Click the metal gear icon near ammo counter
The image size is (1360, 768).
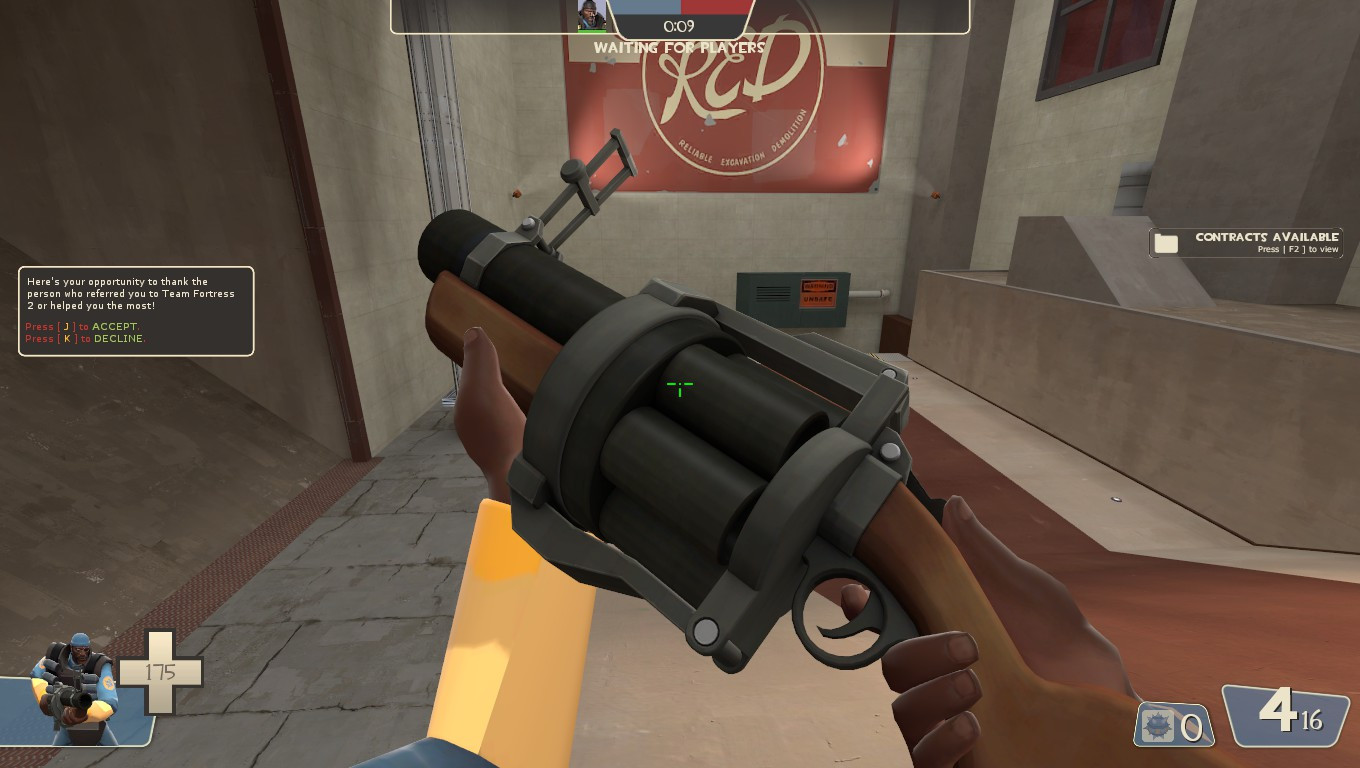(x=1157, y=727)
